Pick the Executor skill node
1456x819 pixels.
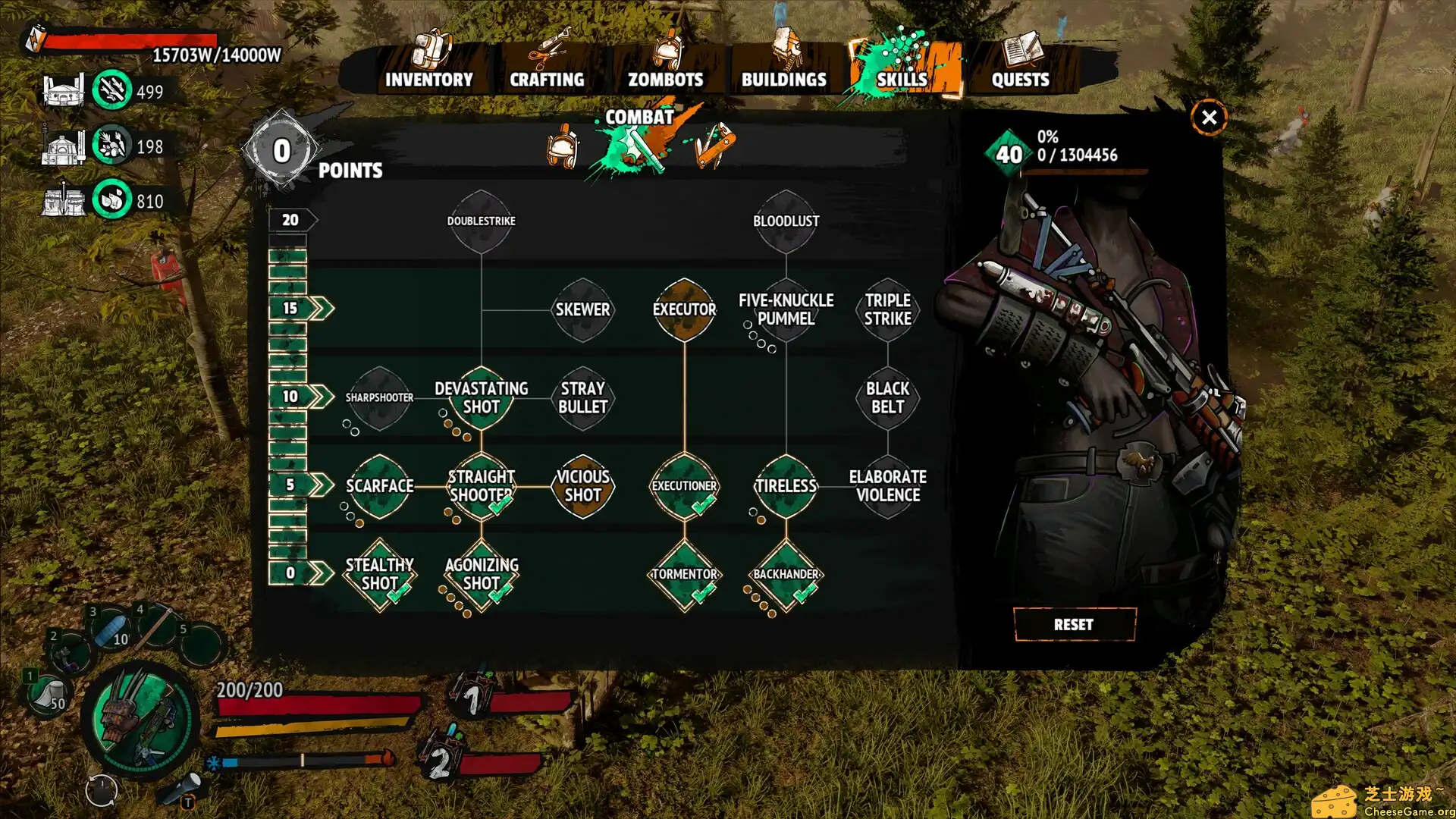click(684, 309)
